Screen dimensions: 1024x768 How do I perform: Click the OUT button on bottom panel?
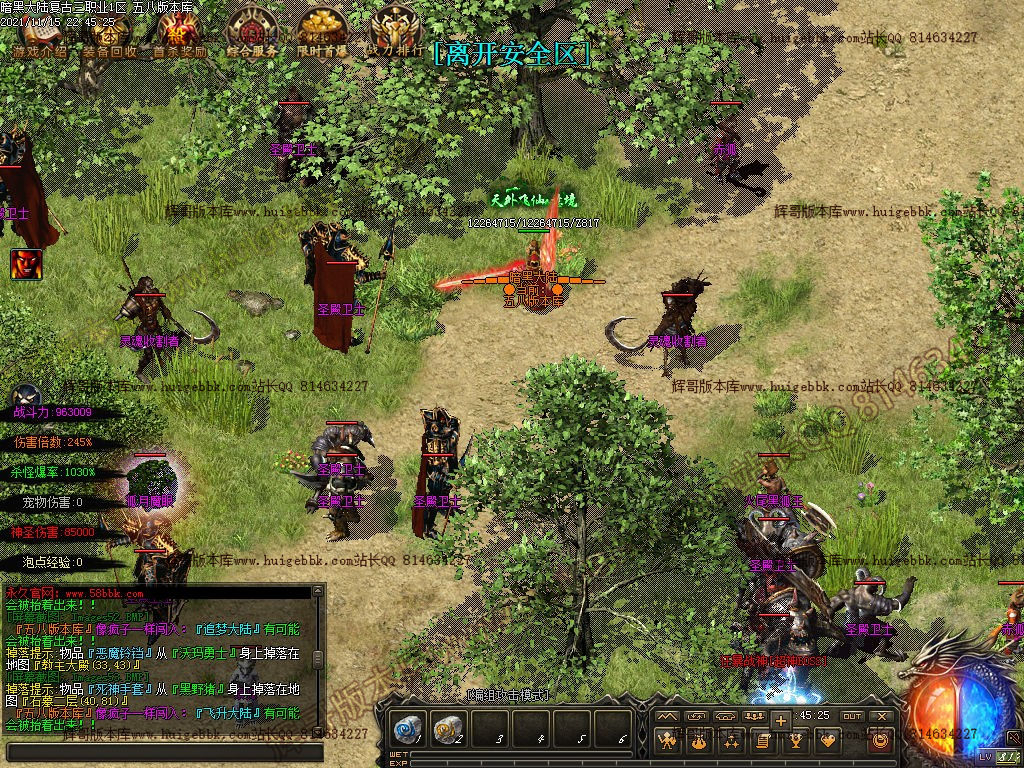852,716
